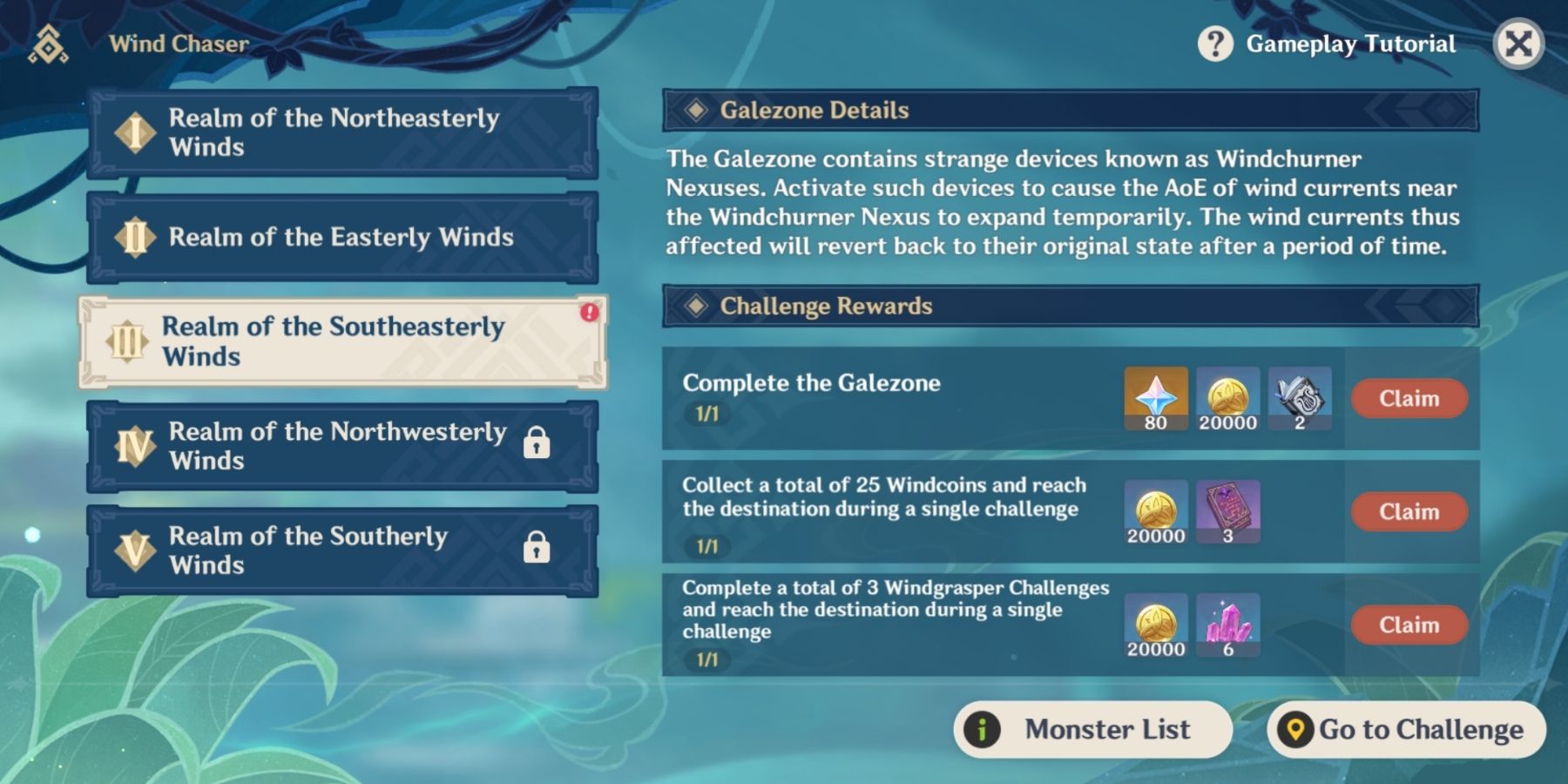
Task: Click the Hero's Wit book icon showing 2
Action: click(x=1298, y=398)
